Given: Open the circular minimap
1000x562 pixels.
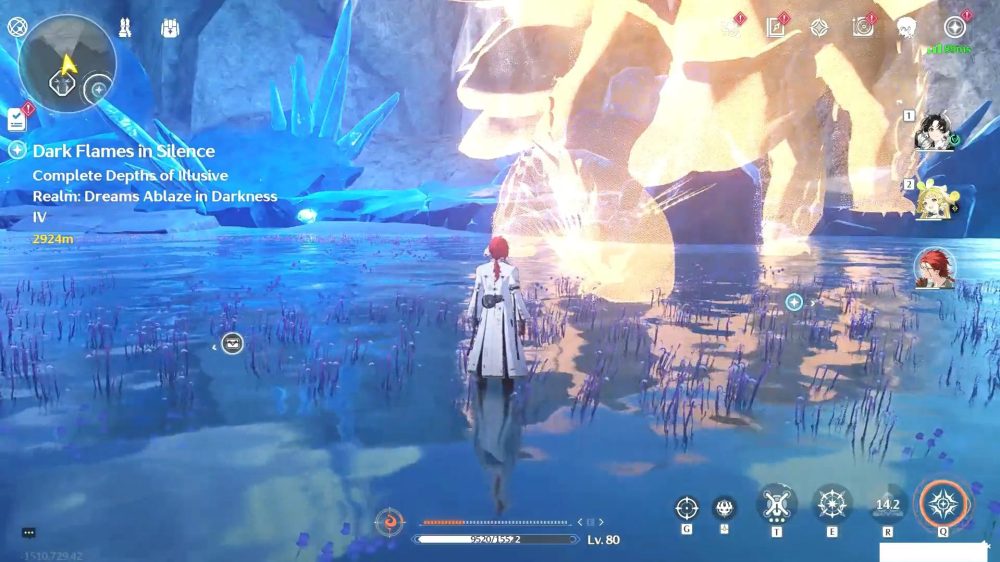Looking at the screenshot, I should tap(67, 61).
